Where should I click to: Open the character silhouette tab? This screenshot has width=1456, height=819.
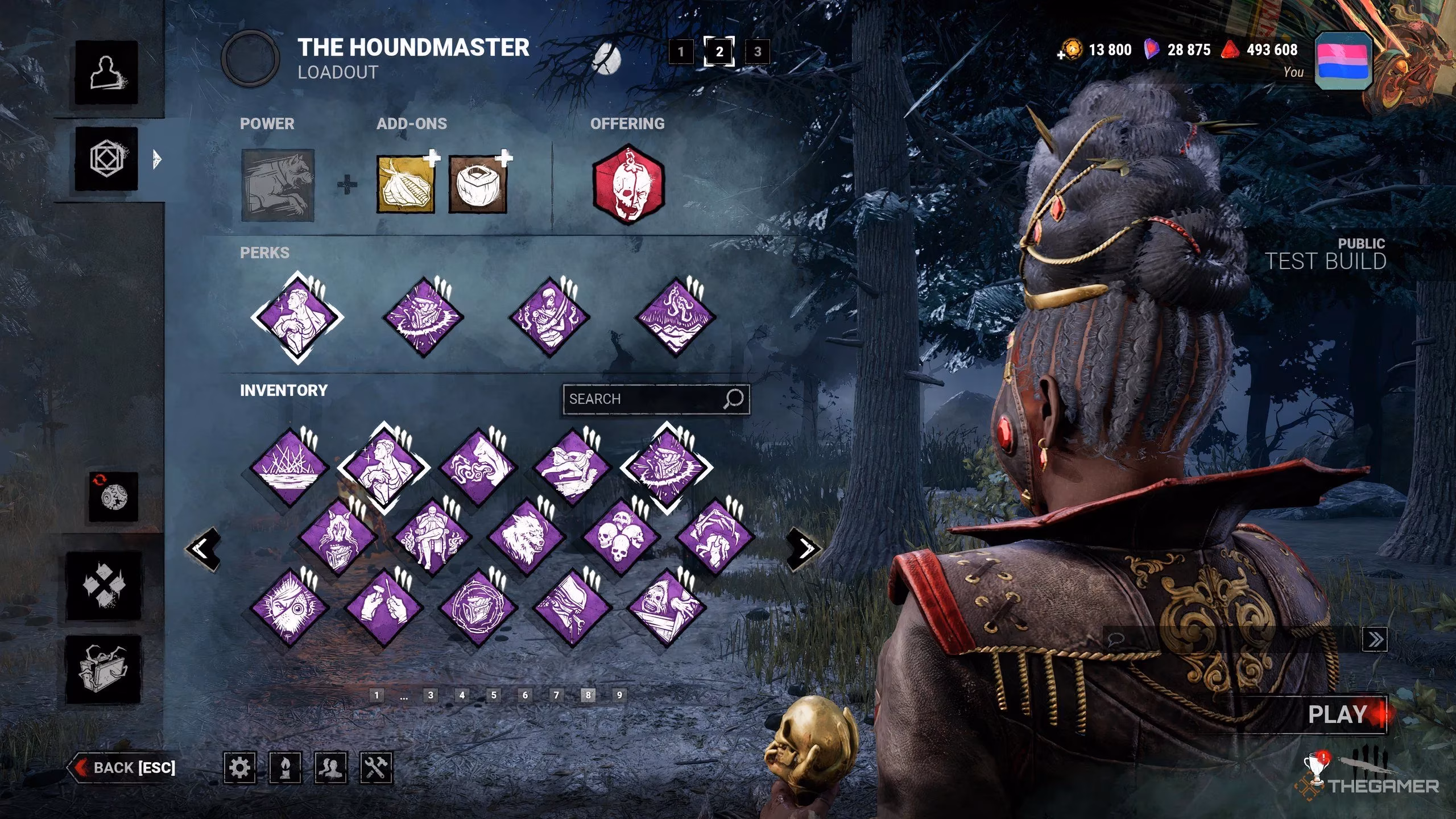106,73
